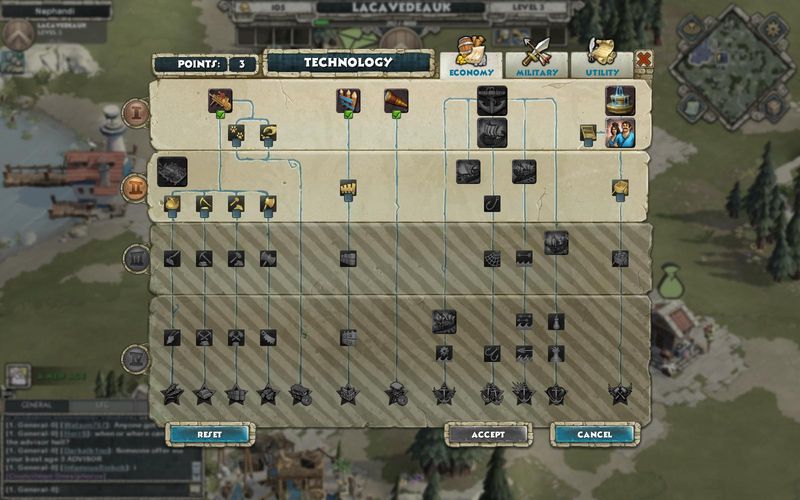Select the spyglass technology icon
Screen dimensions: 800x500
[396, 100]
